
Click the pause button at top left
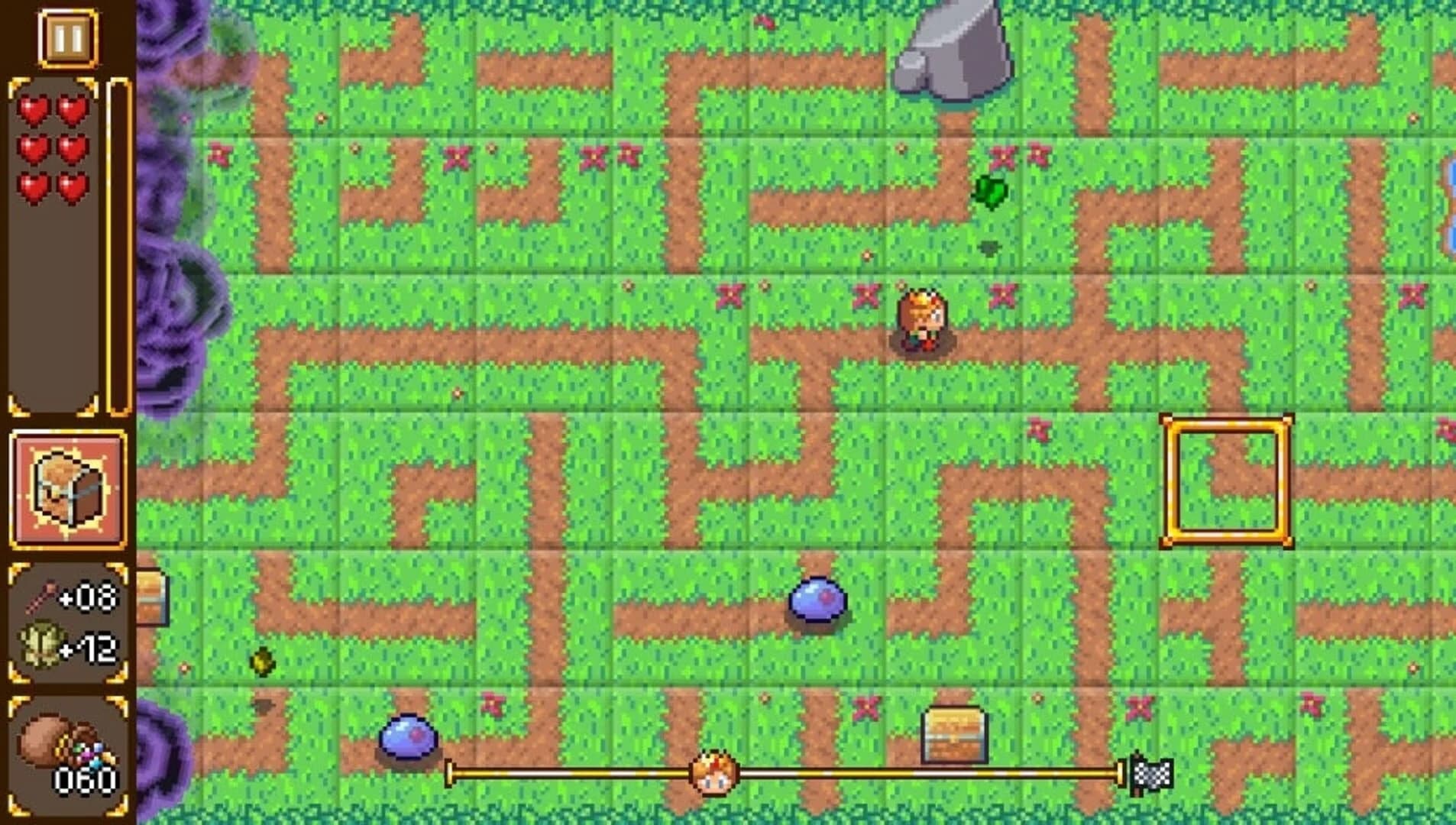67,34
